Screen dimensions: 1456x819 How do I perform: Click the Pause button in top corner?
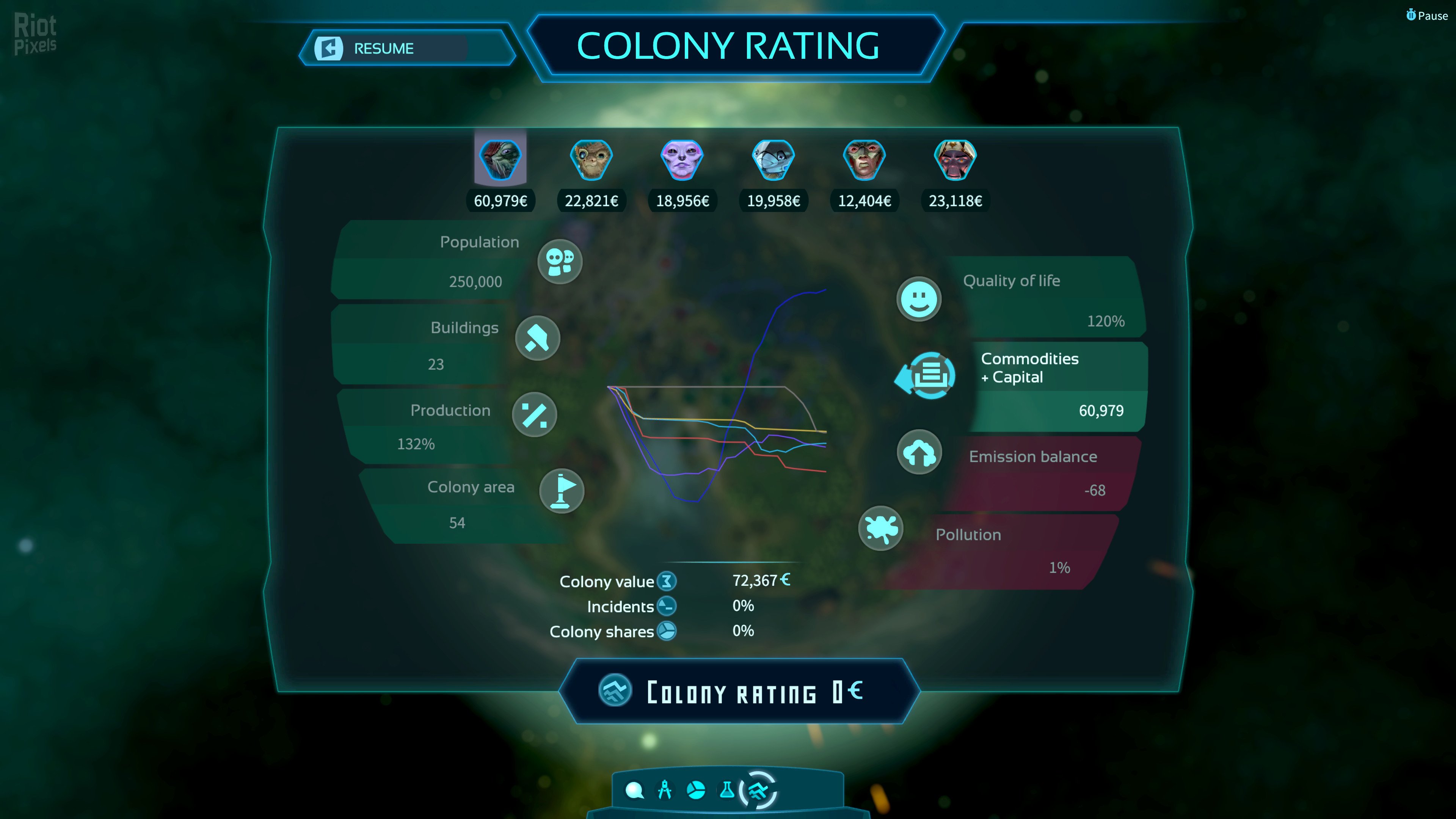point(1426,16)
